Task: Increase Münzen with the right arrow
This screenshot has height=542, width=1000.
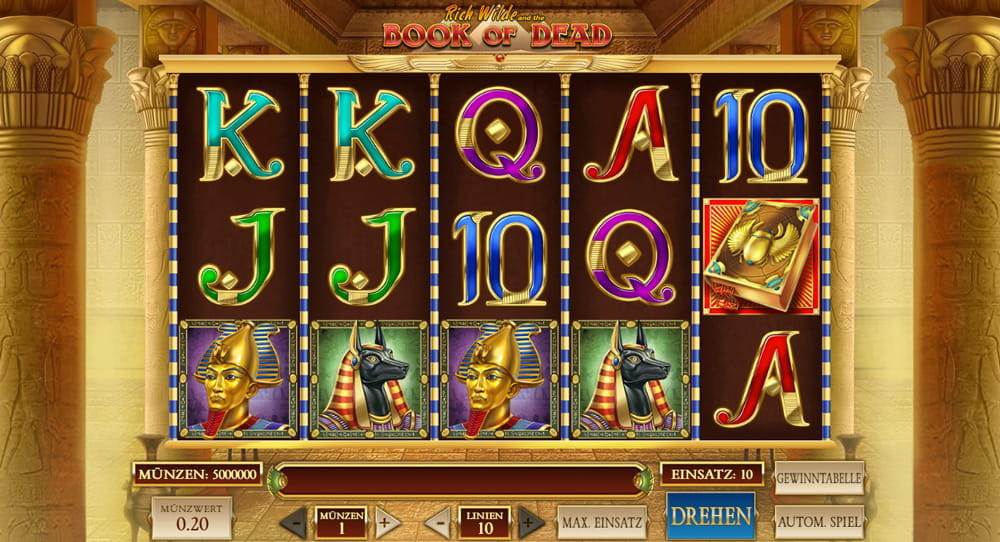Action: click(x=387, y=522)
